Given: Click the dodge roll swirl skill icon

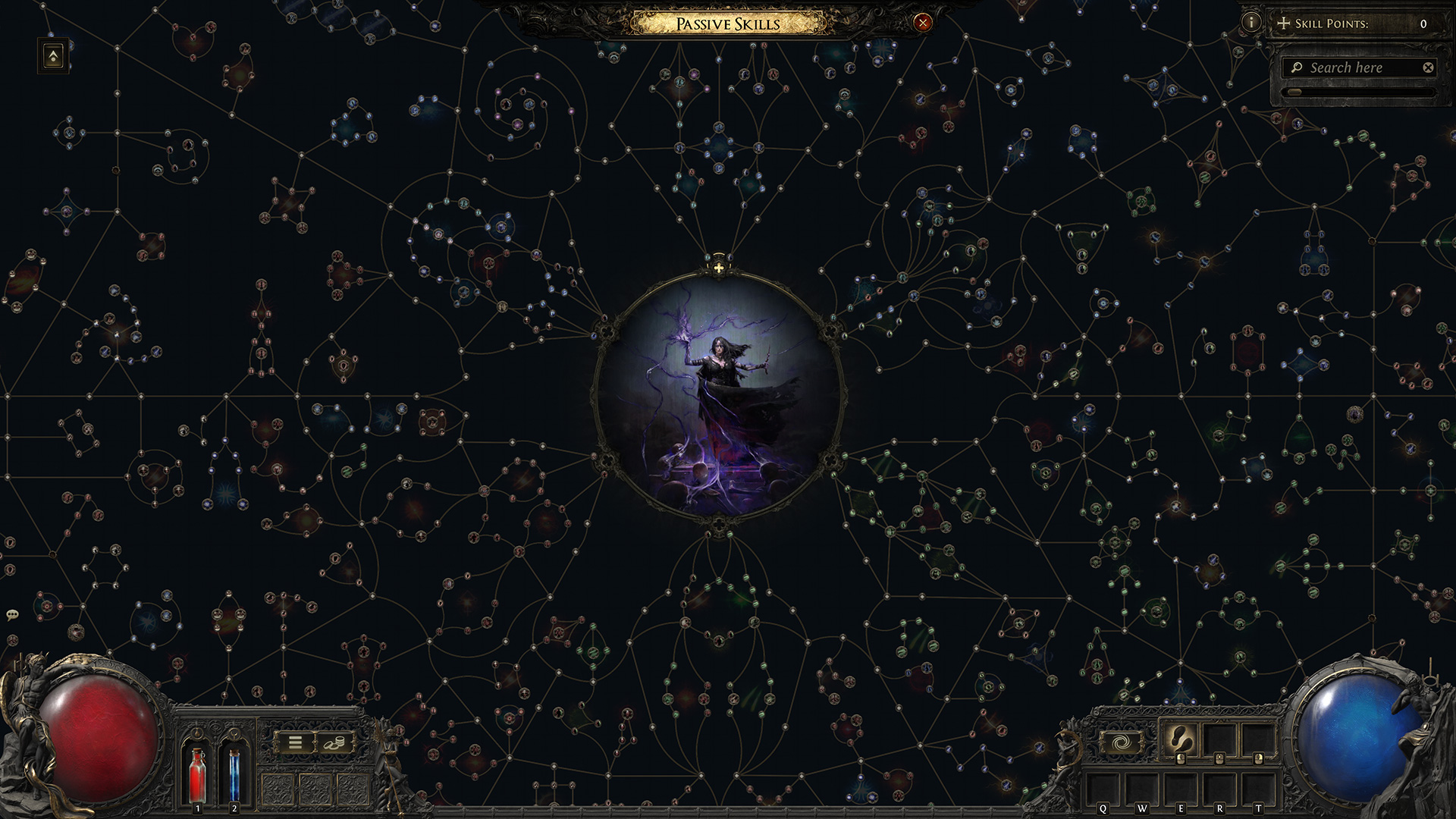Looking at the screenshot, I should pos(1123,742).
